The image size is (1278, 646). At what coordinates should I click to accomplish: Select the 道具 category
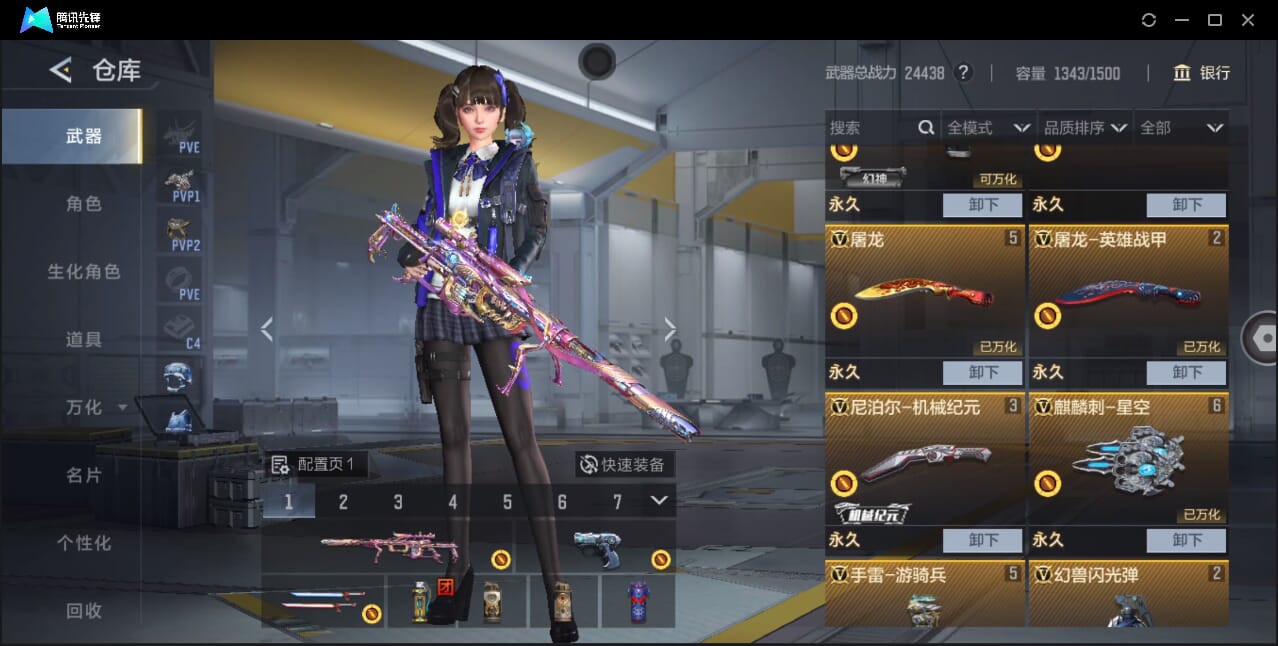84,340
